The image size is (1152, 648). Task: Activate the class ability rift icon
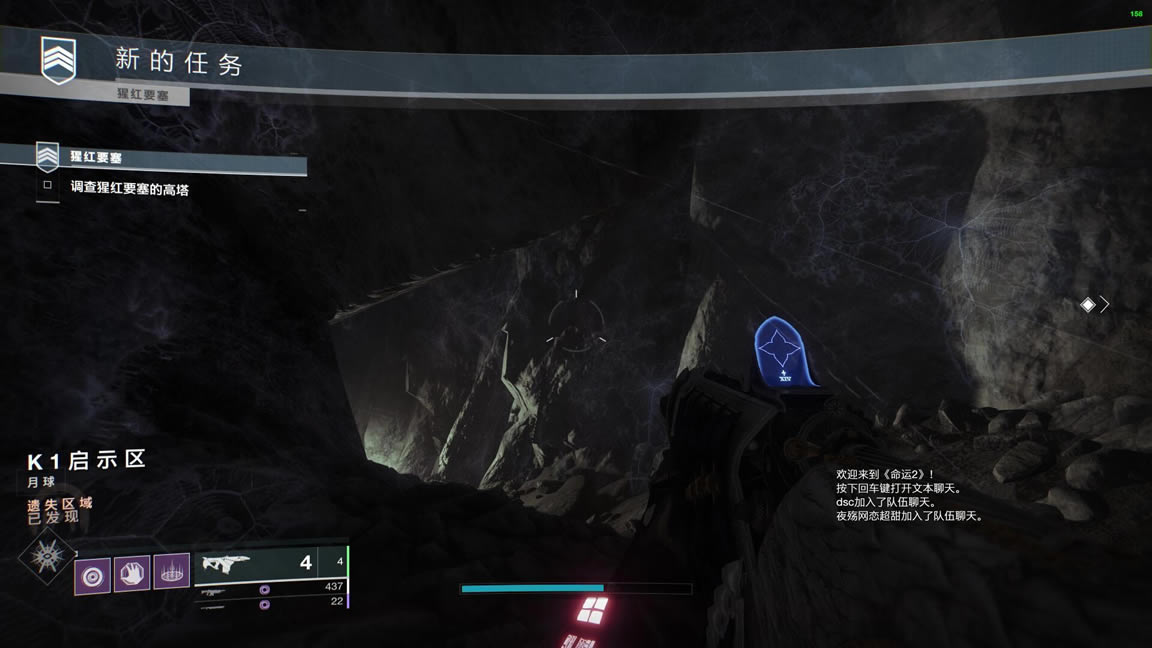[x=172, y=572]
